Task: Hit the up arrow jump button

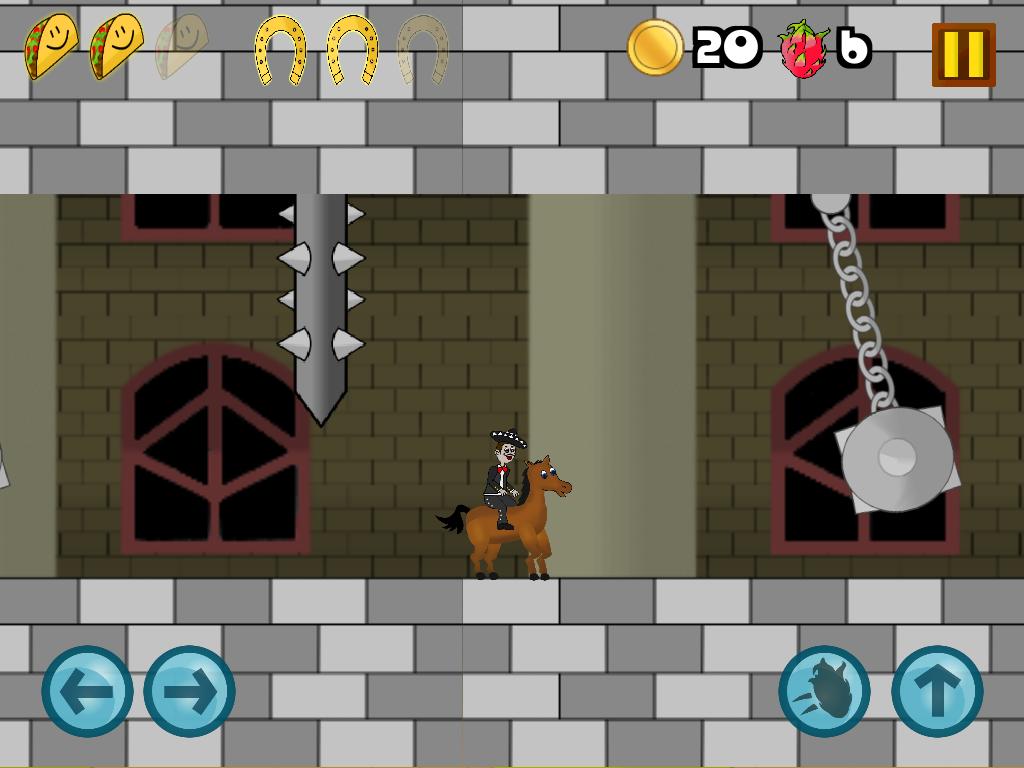Action: point(937,691)
